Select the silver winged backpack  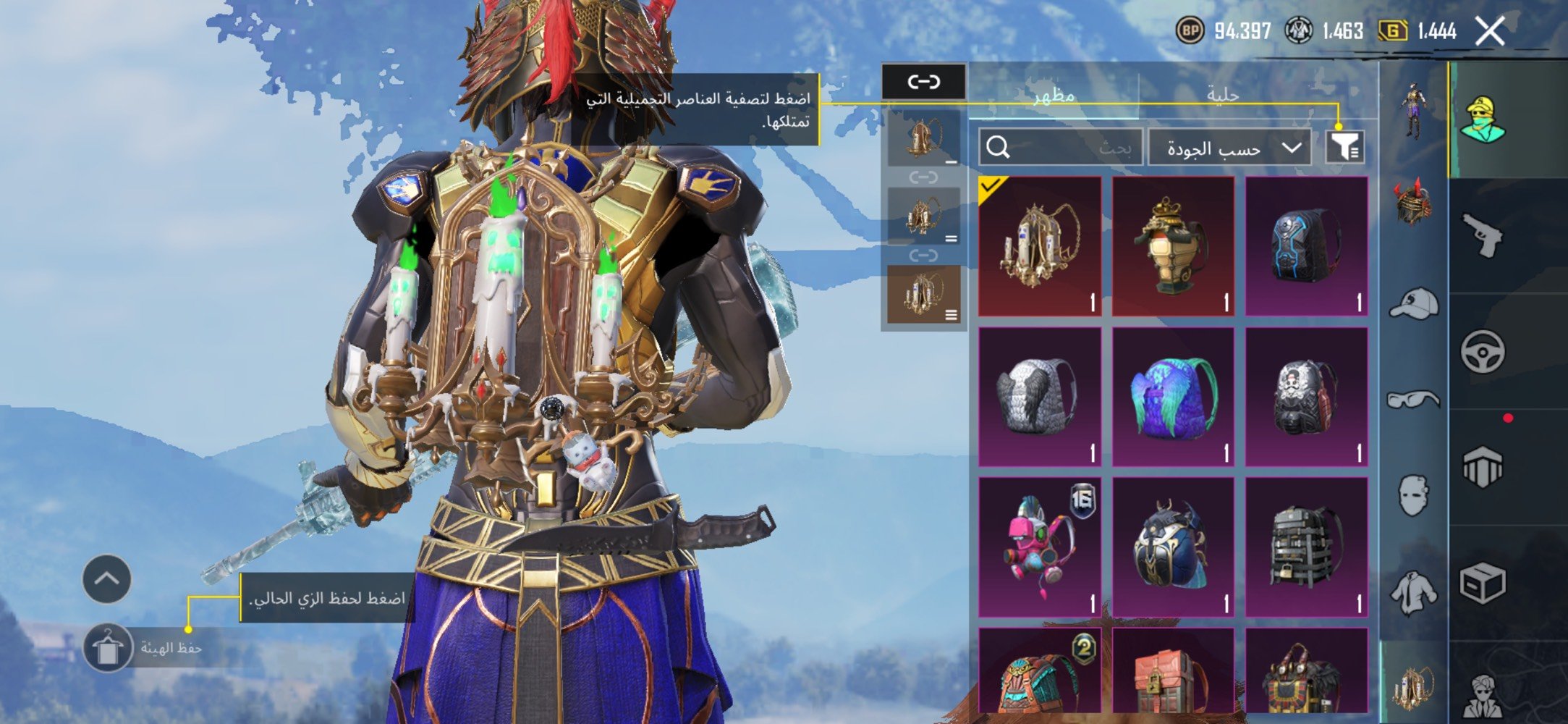(1040, 397)
